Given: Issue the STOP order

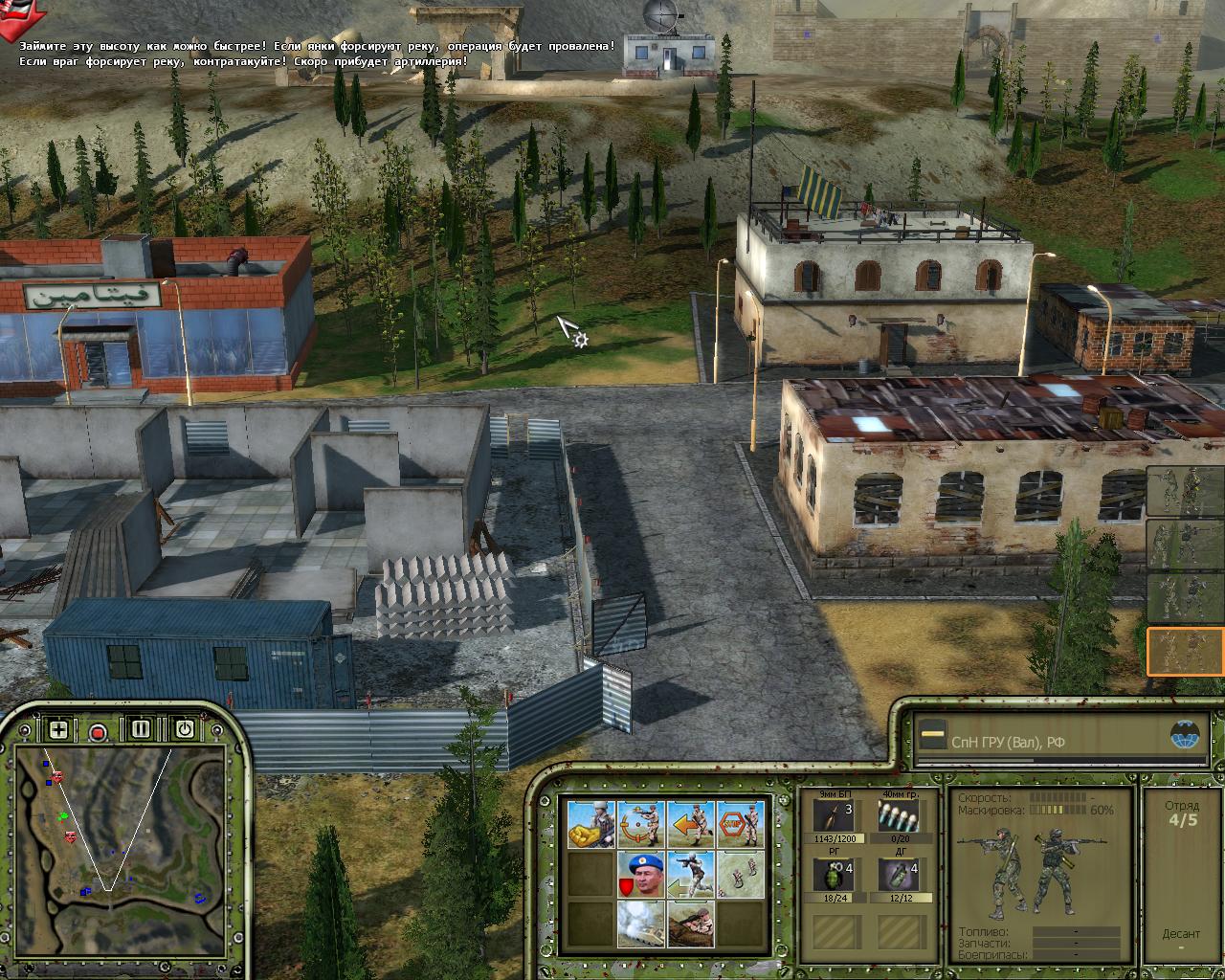Looking at the screenshot, I should click(x=740, y=824).
